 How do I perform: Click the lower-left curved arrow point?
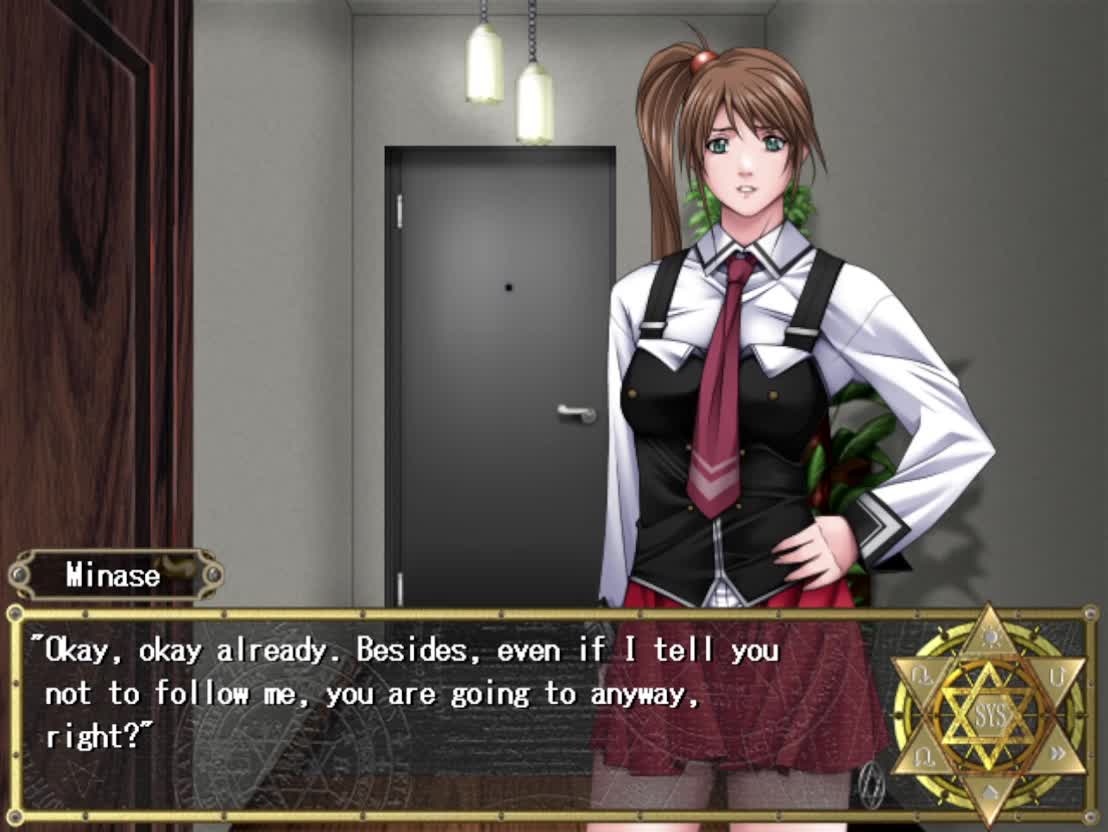pos(922,755)
